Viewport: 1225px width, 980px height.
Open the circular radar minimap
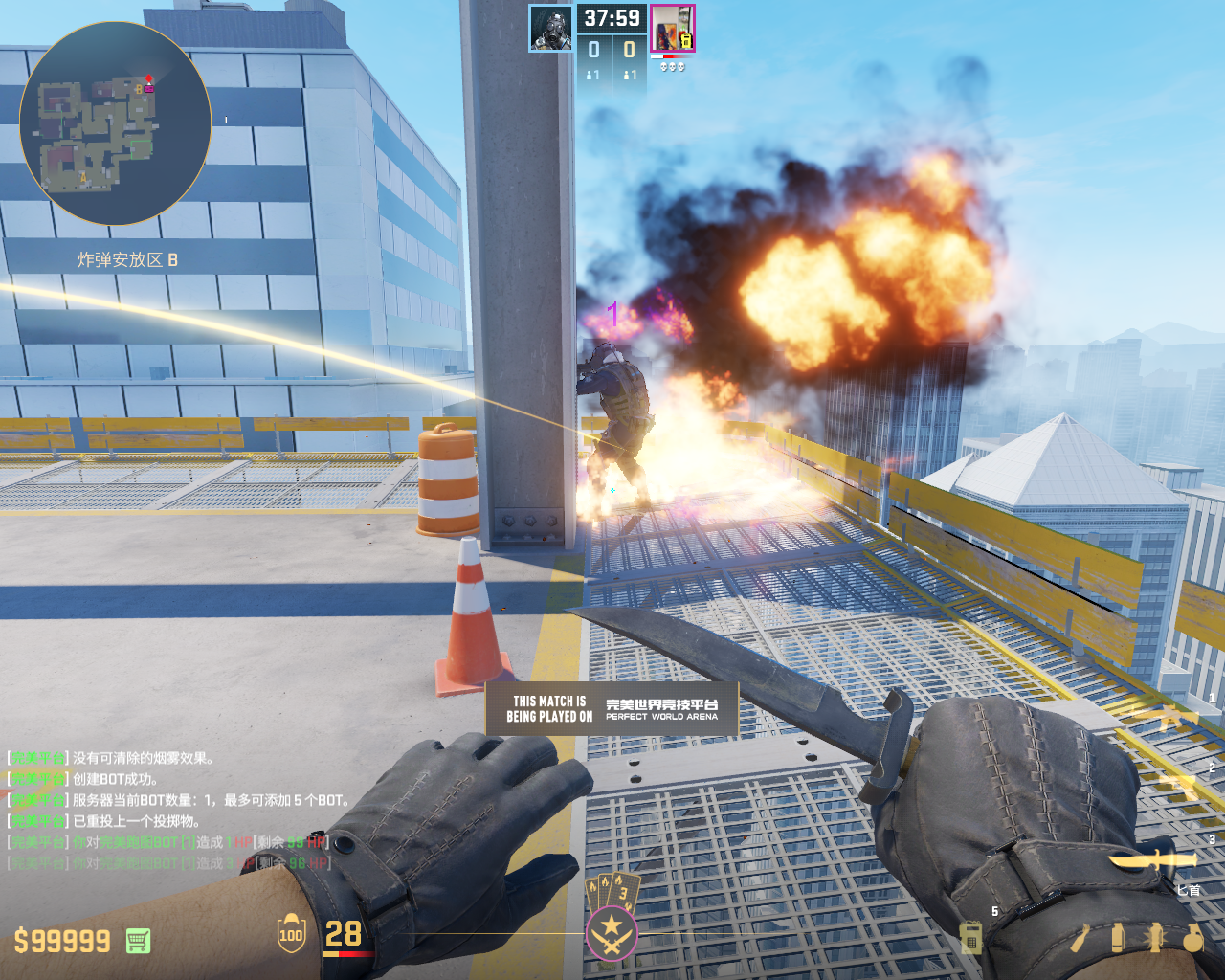coord(115,122)
